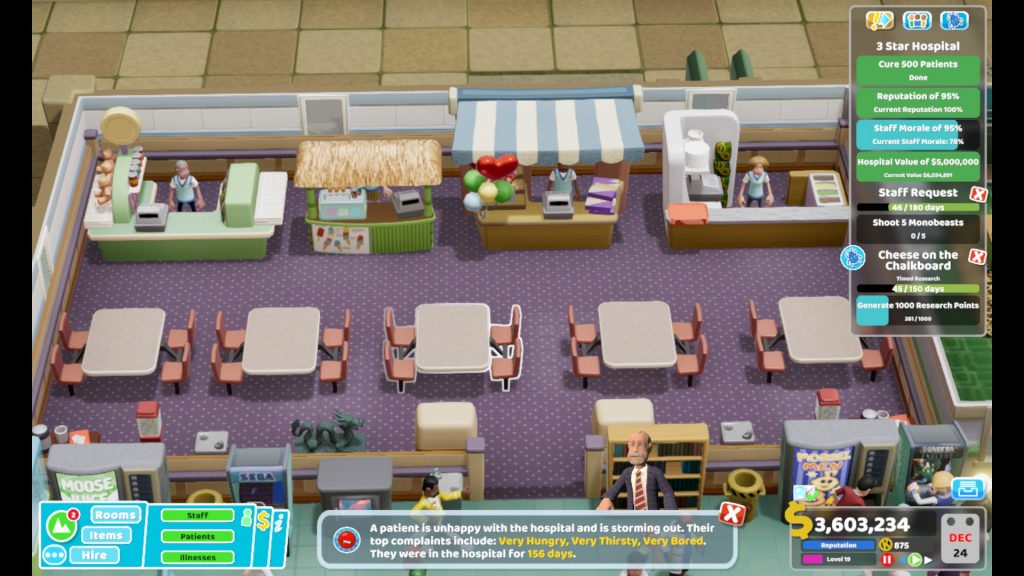Pause the game
Image resolution: width=1024 pixels, height=576 pixels.
[x=886, y=560]
